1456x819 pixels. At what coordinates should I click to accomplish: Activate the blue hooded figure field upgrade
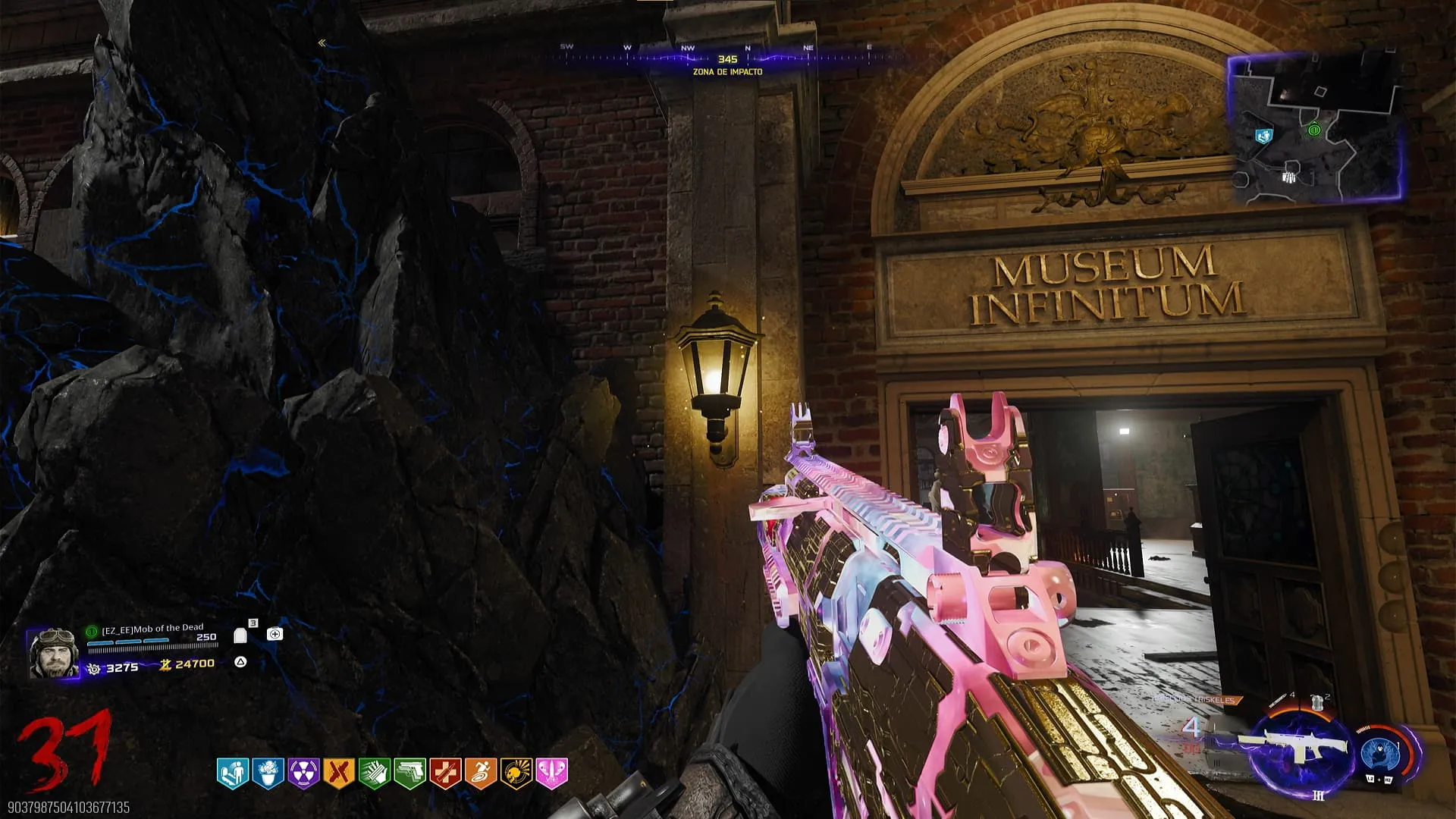(x=1380, y=754)
